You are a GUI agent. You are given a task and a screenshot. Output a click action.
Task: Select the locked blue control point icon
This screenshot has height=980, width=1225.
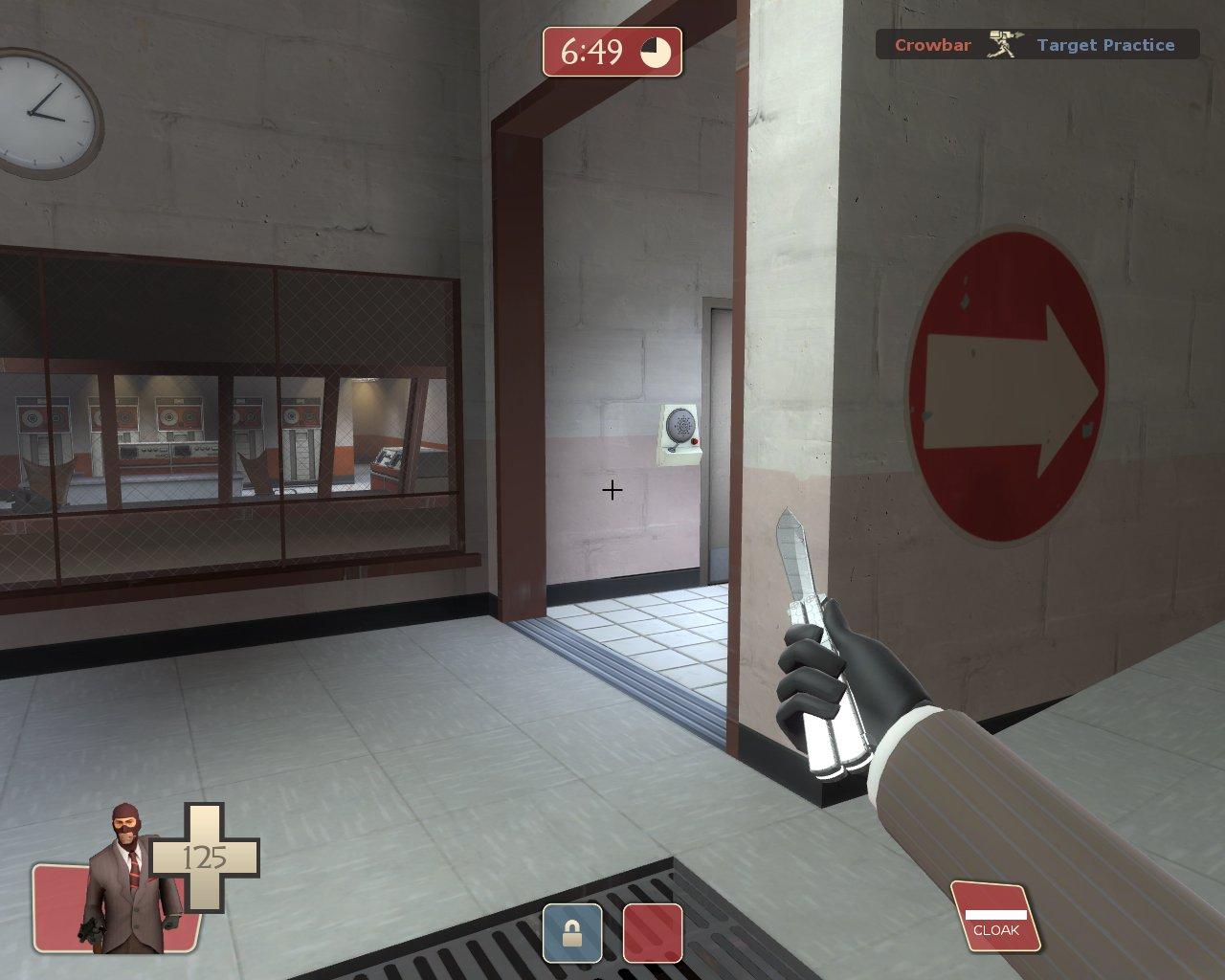[572, 933]
